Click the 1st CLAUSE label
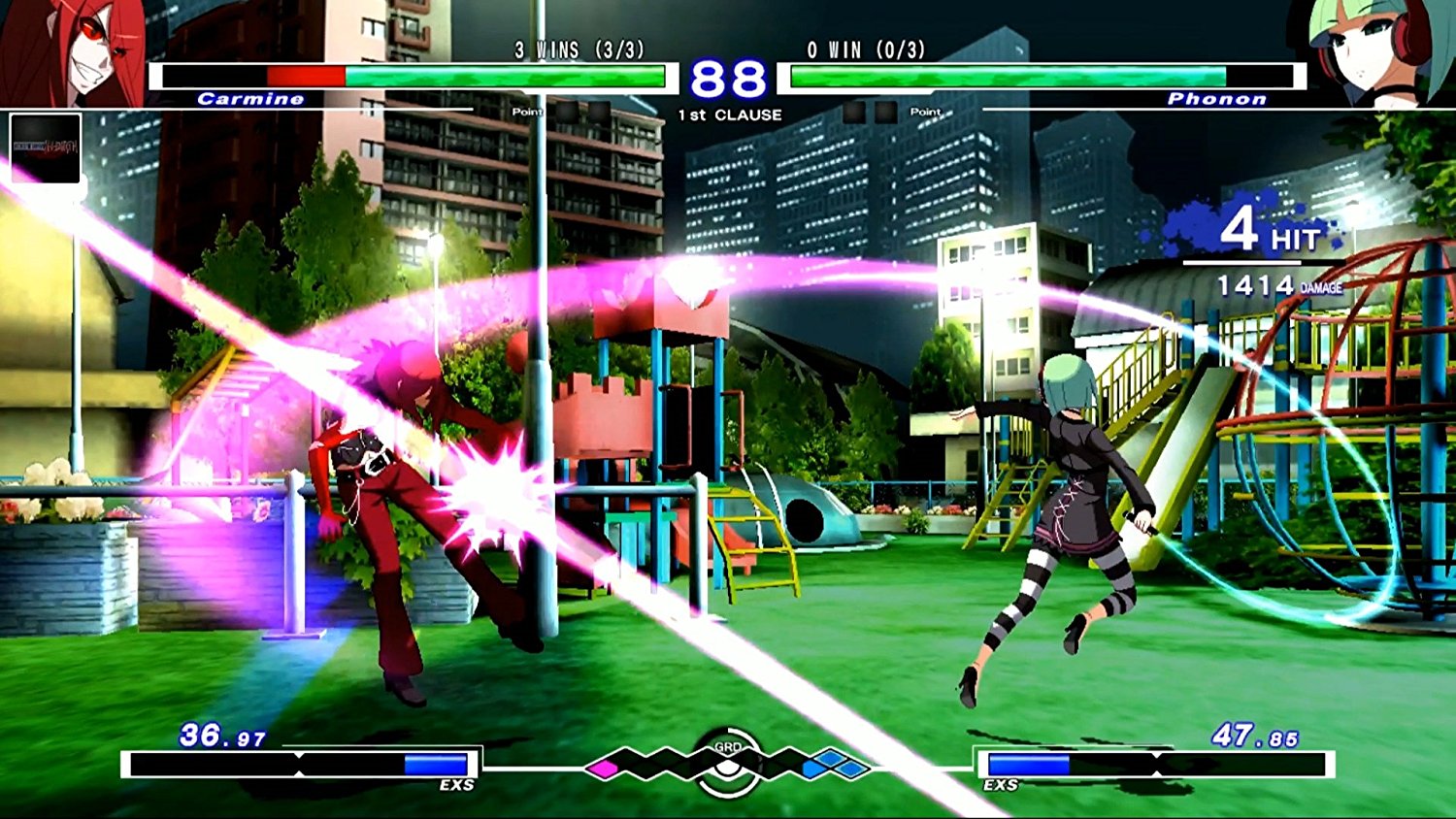This screenshot has height=819, width=1456. click(728, 114)
